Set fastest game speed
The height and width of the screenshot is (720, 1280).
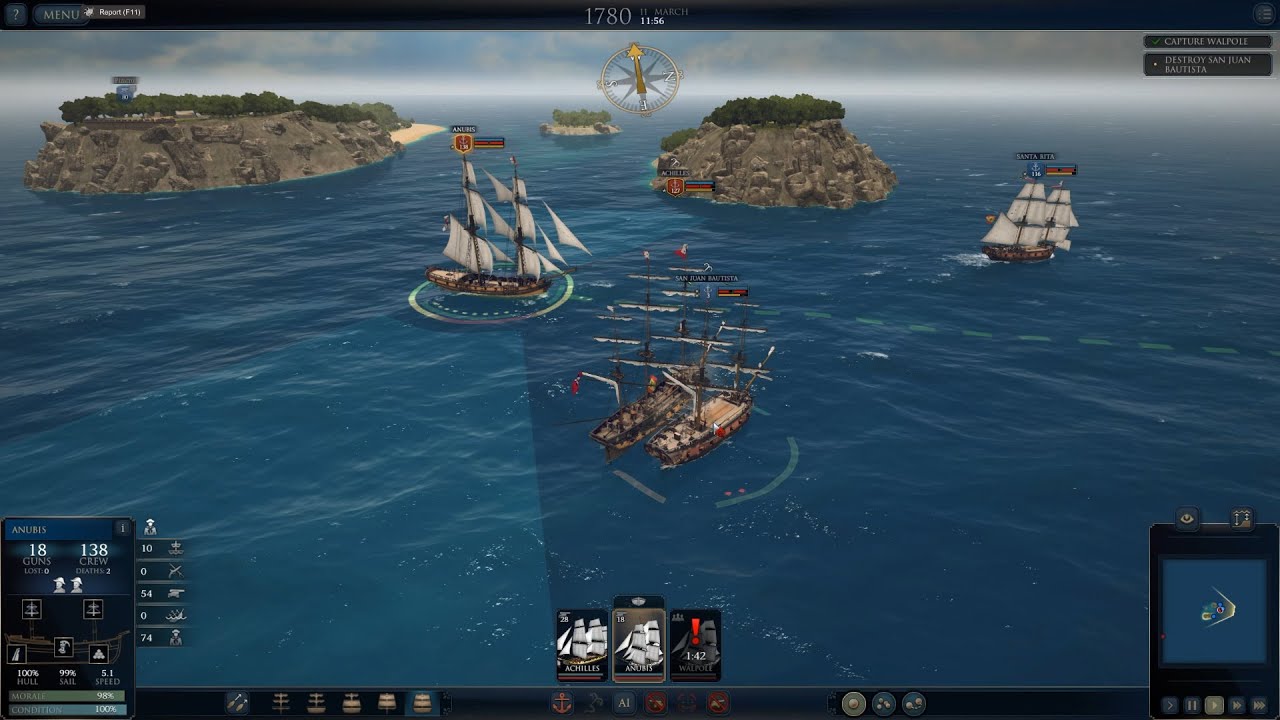point(1259,705)
